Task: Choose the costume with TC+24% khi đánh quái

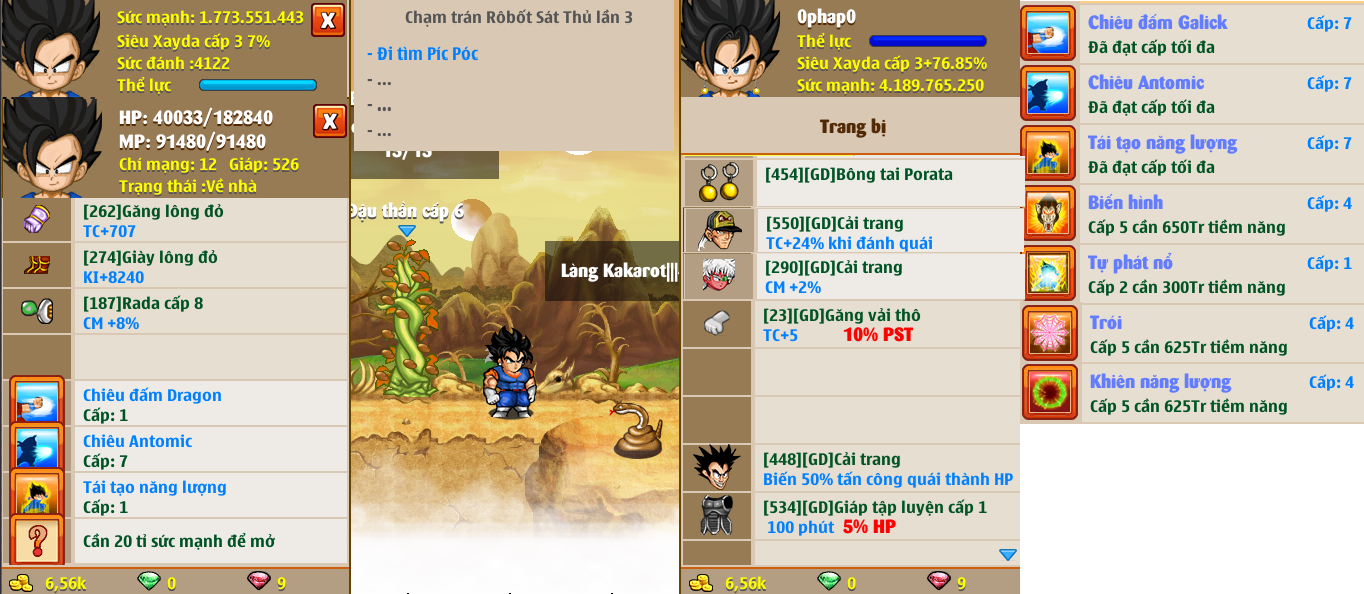Action: pyautogui.click(x=885, y=232)
